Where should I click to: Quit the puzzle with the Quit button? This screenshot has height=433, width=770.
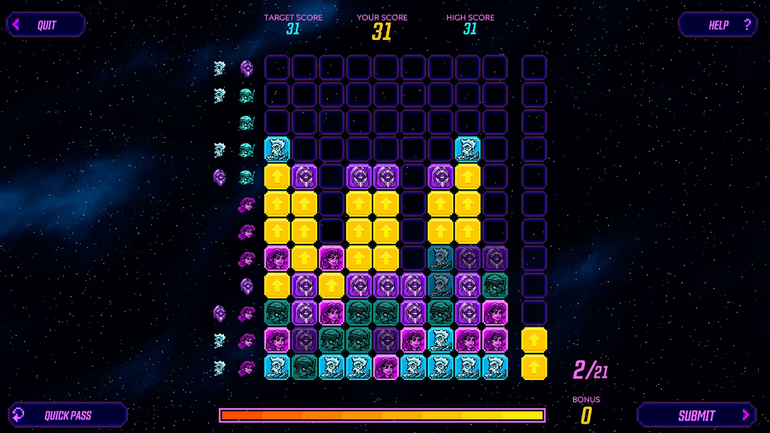tap(46, 25)
